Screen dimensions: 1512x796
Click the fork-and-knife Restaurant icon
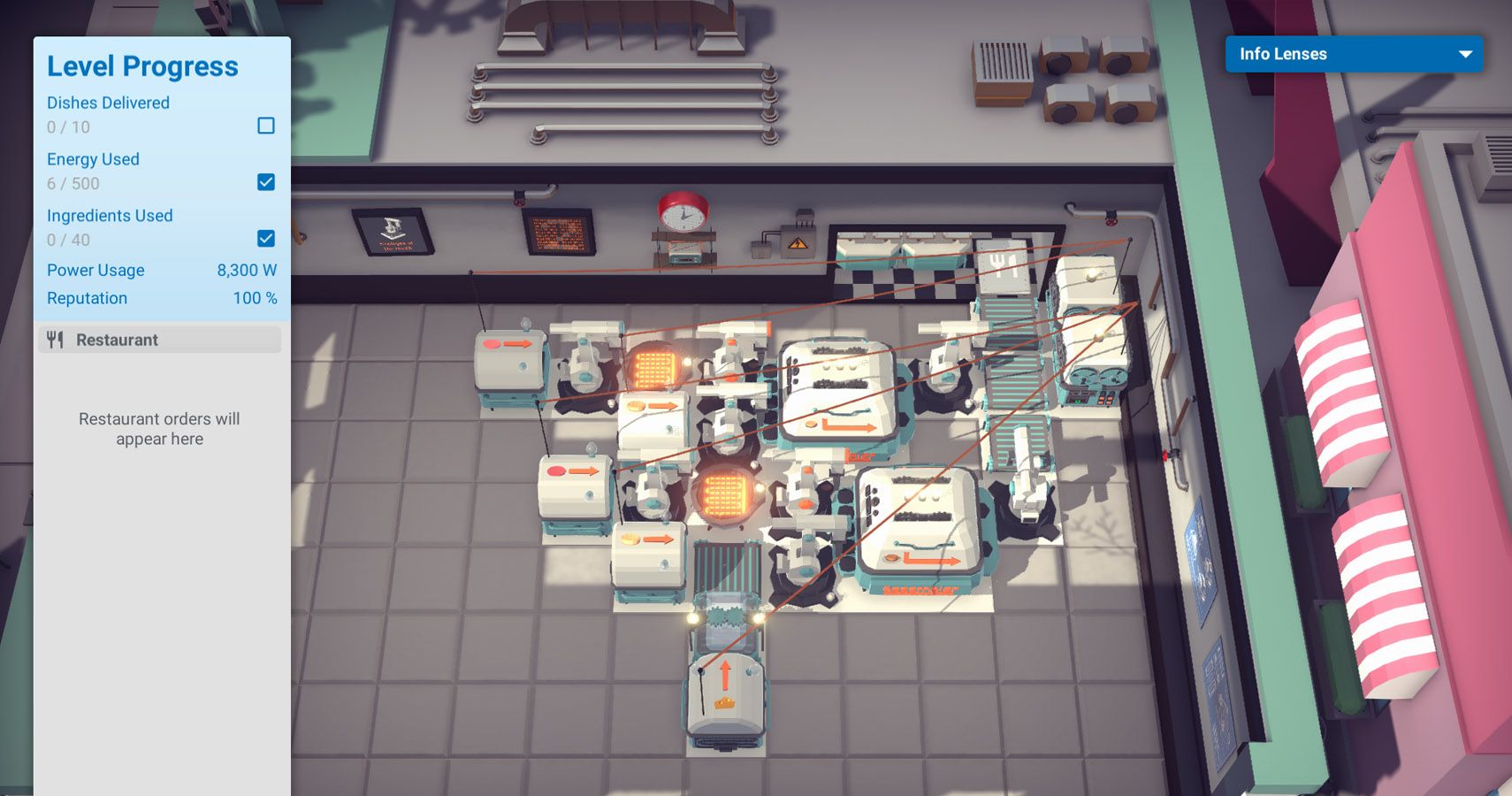pyautogui.click(x=55, y=339)
